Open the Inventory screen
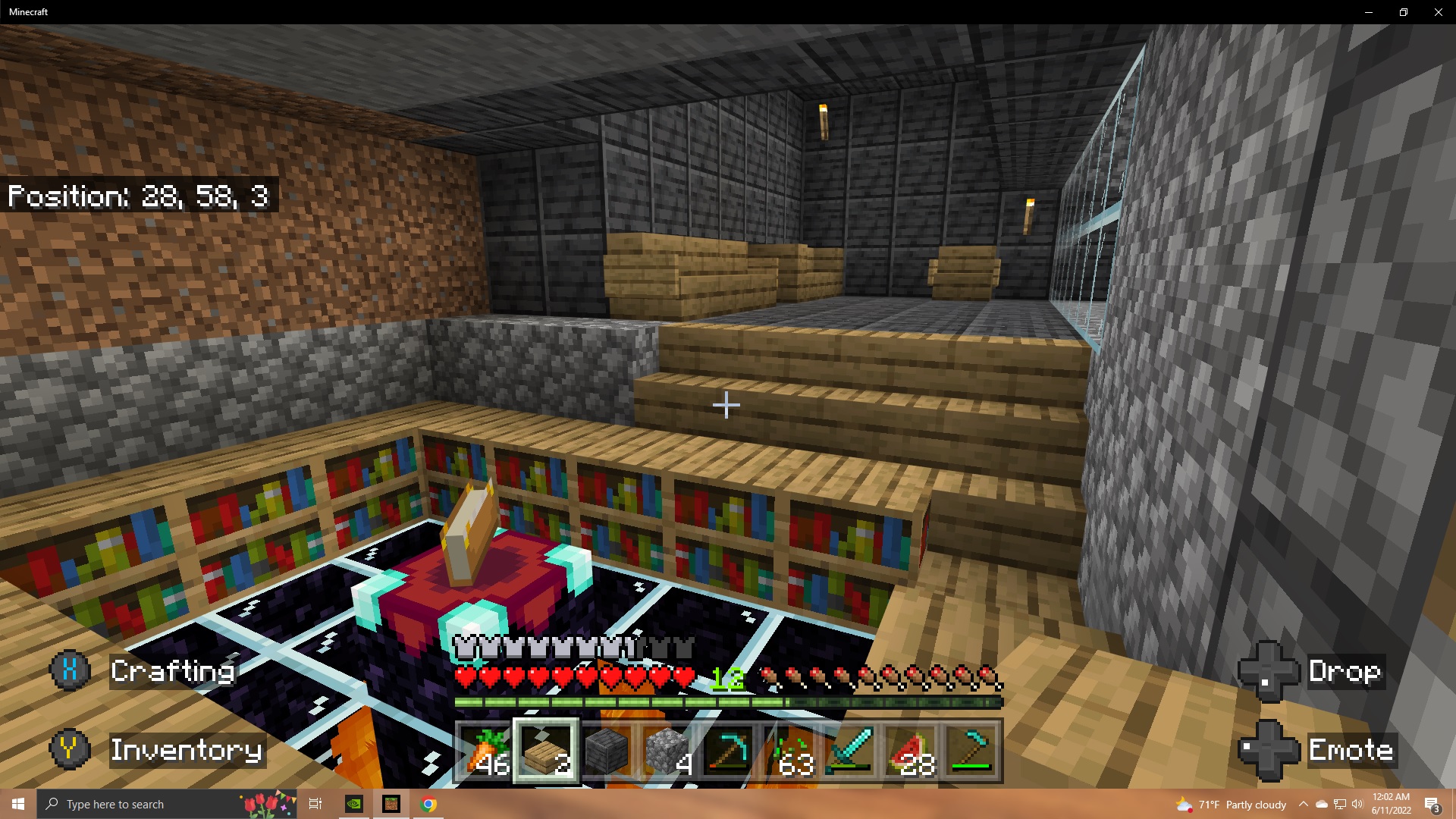1456x819 pixels. (186, 750)
